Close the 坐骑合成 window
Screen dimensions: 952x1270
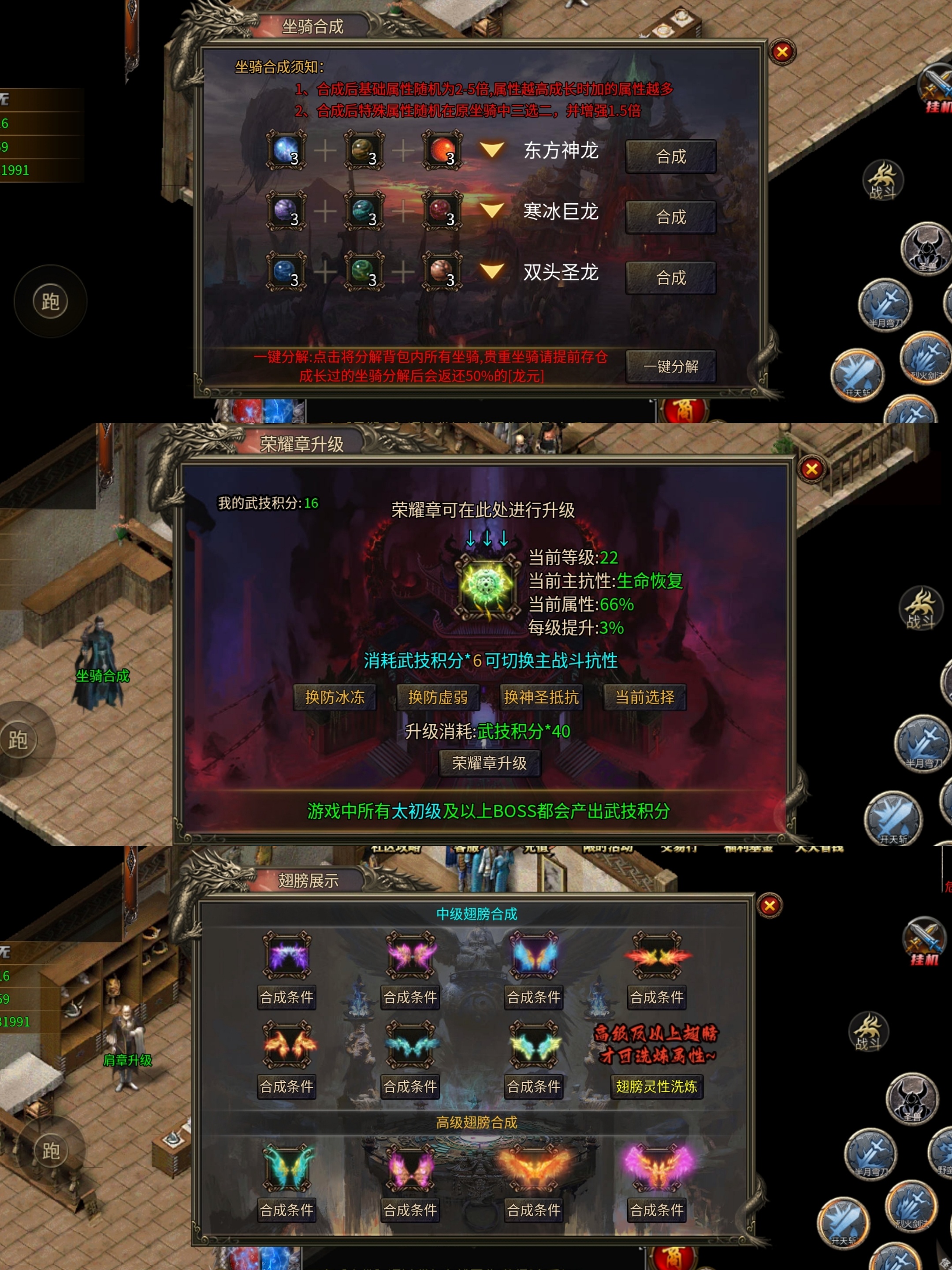781,52
